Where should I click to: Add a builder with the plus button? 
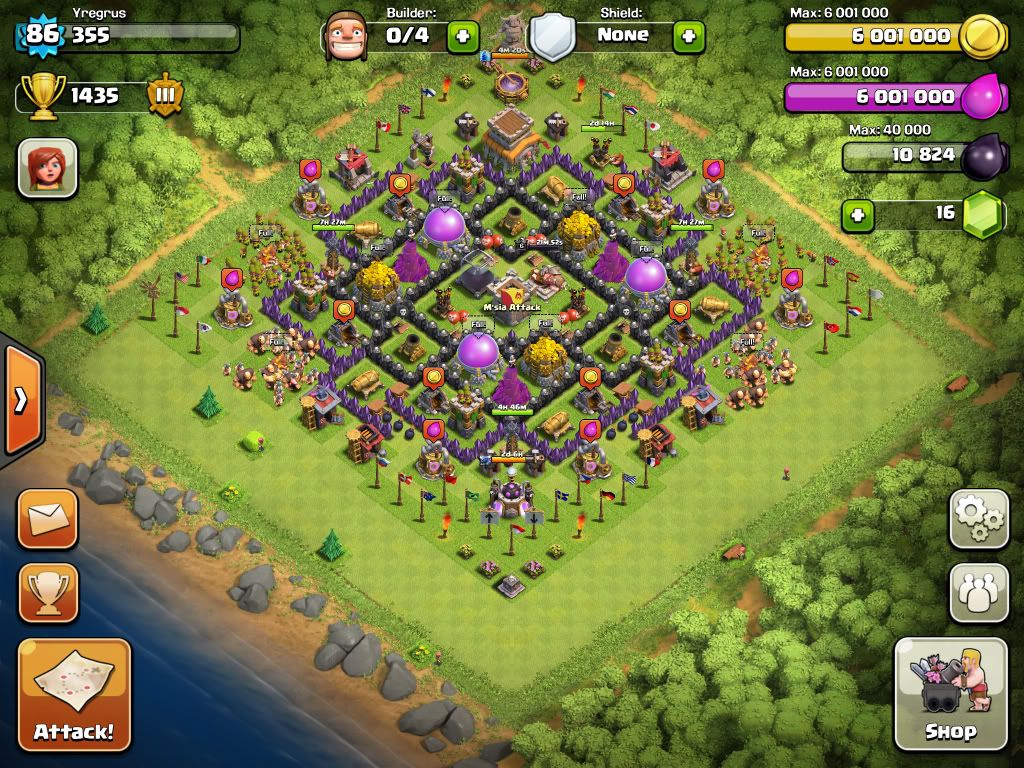point(462,36)
